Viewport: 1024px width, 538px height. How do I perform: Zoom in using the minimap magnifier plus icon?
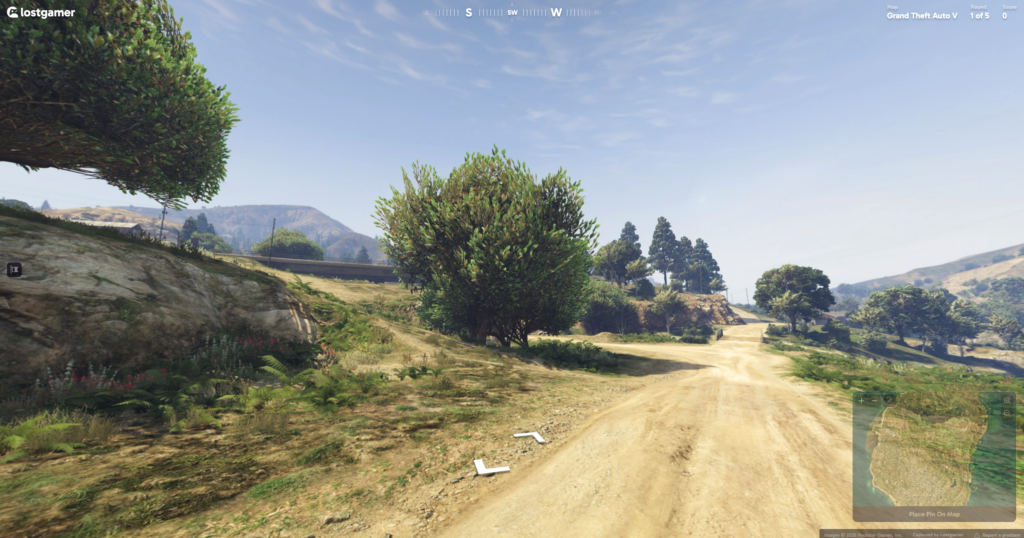(1008, 400)
